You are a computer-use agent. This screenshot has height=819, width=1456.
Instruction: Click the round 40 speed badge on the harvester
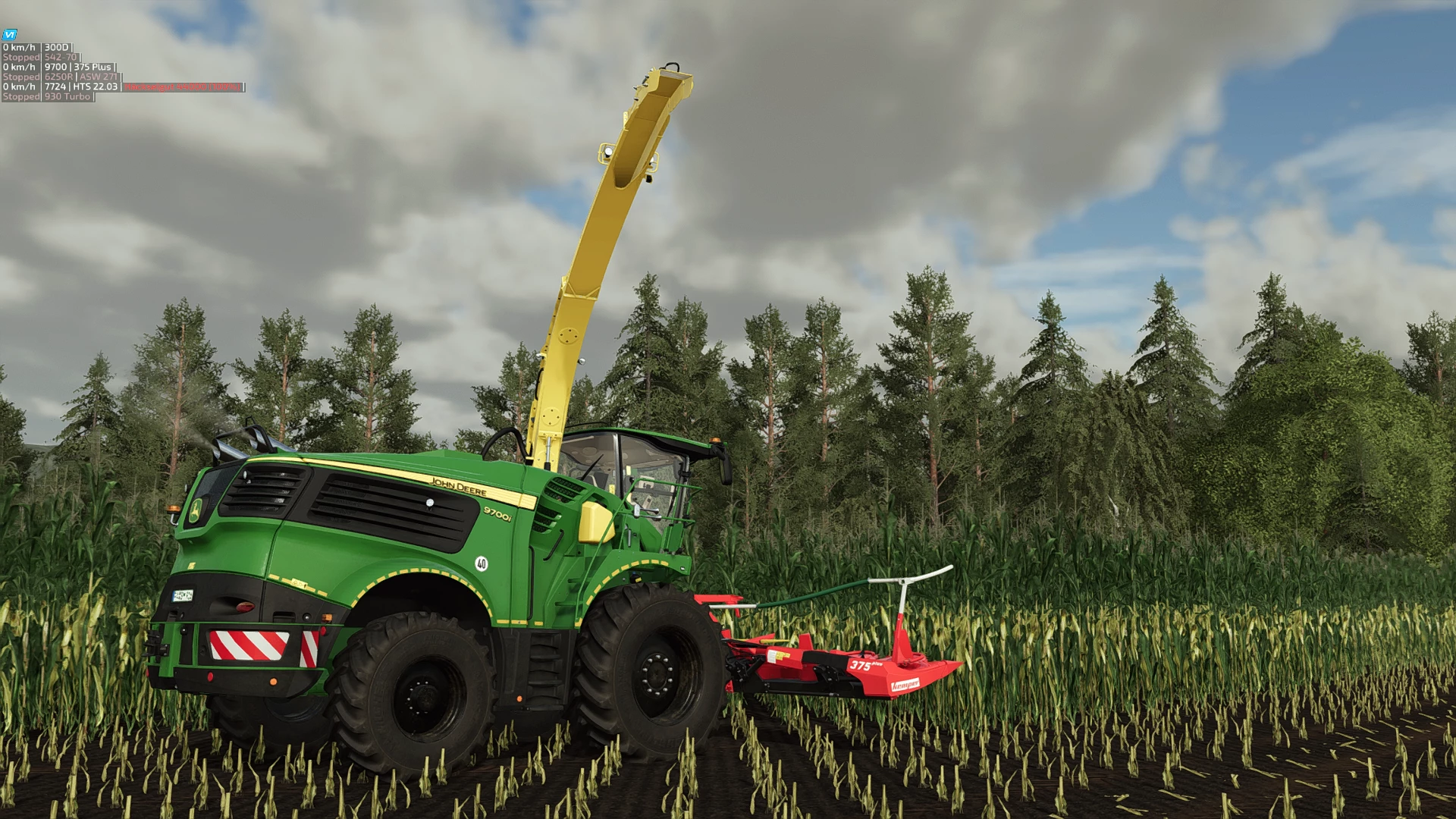pos(482,564)
